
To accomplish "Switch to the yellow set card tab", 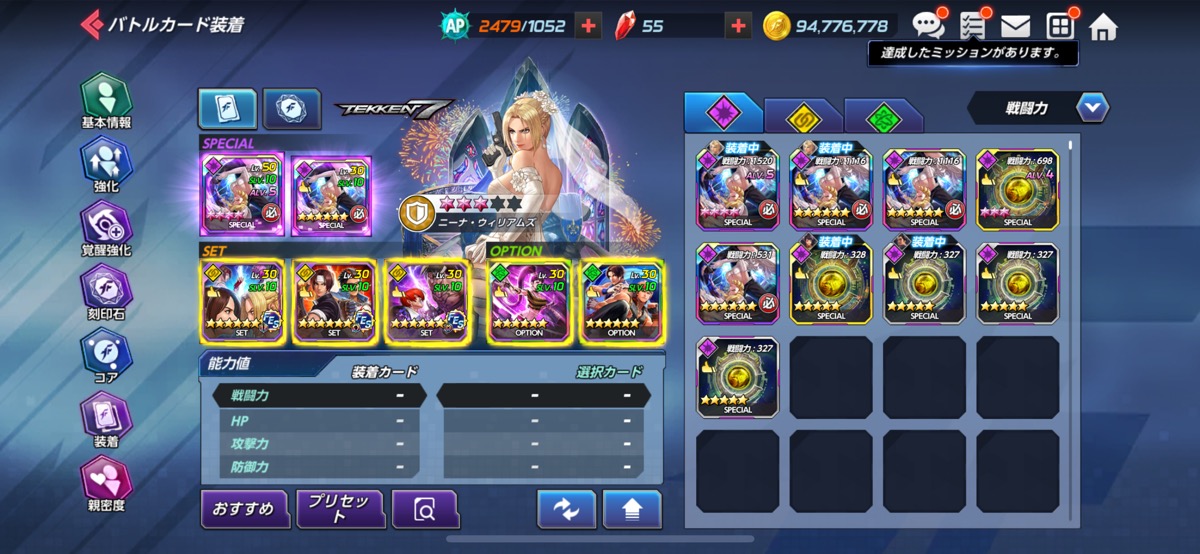I will coord(801,117).
